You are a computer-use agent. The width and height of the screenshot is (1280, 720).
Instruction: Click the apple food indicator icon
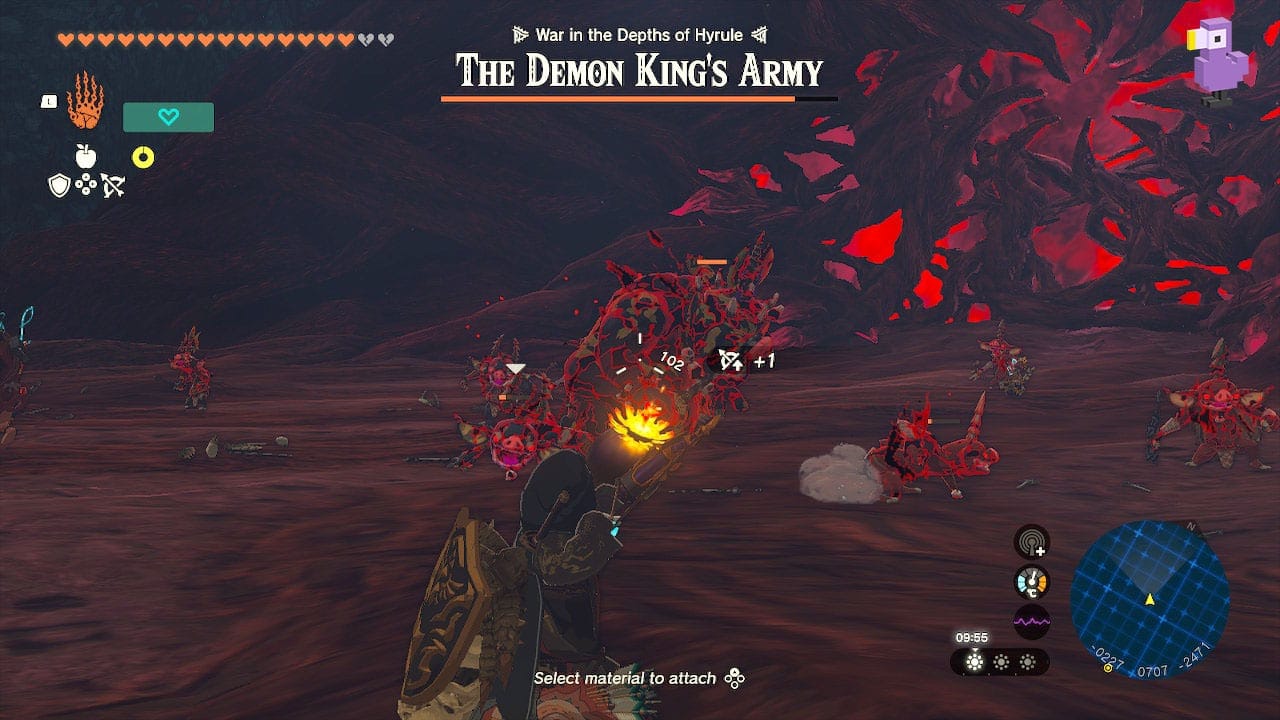(88, 158)
